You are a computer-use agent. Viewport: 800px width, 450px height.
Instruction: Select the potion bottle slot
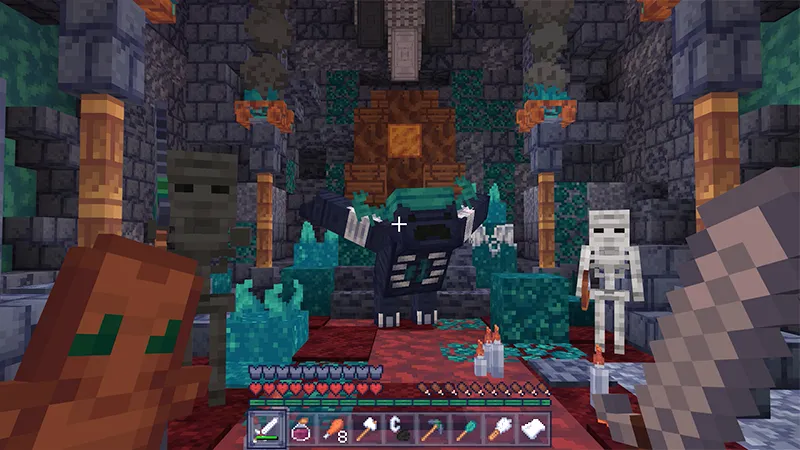(300, 428)
